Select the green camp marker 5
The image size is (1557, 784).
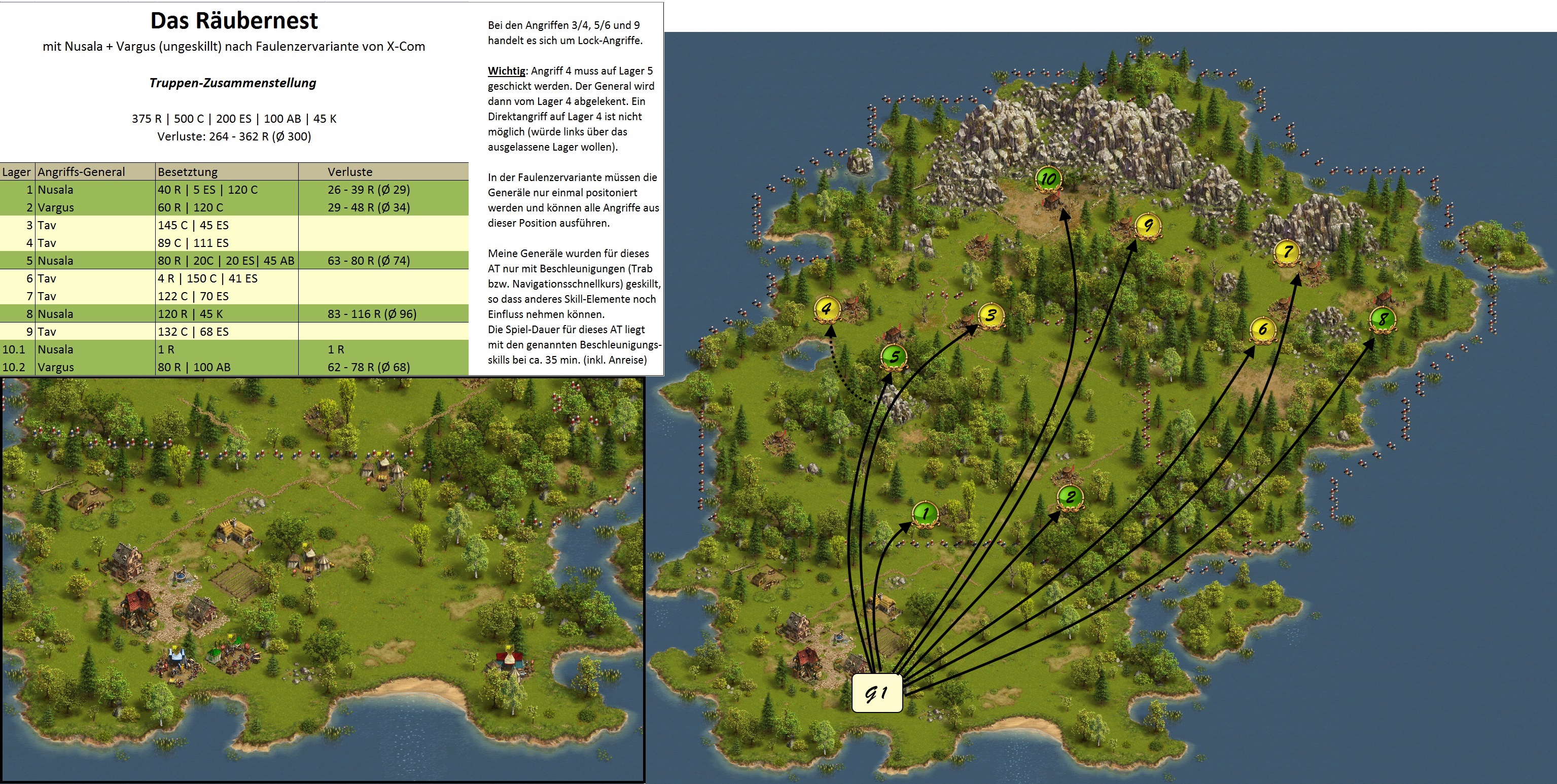click(895, 357)
